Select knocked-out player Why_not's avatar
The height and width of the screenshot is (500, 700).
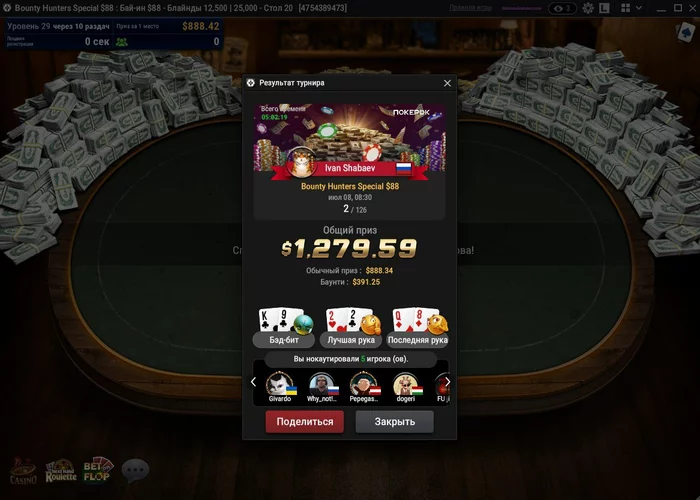(320, 385)
